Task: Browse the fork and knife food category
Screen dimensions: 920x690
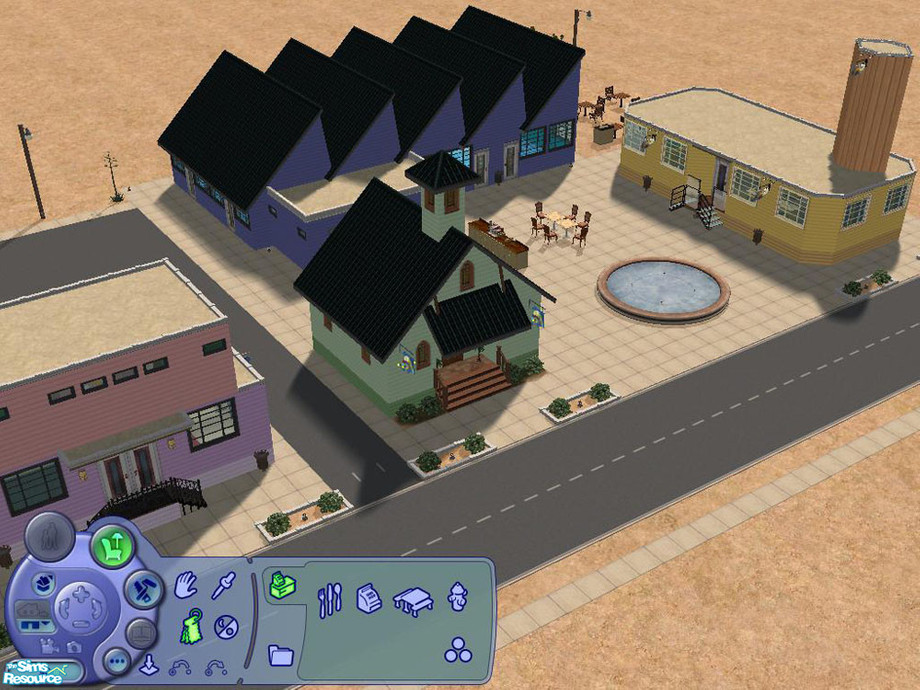Action: click(330, 601)
